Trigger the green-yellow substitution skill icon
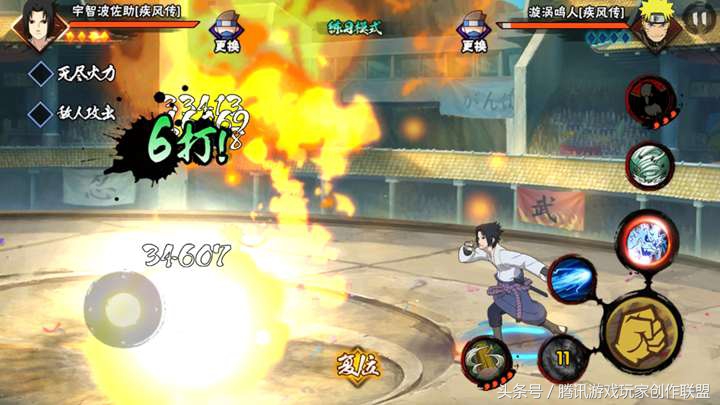Screen dimensions: 720x405 point(487,359)
